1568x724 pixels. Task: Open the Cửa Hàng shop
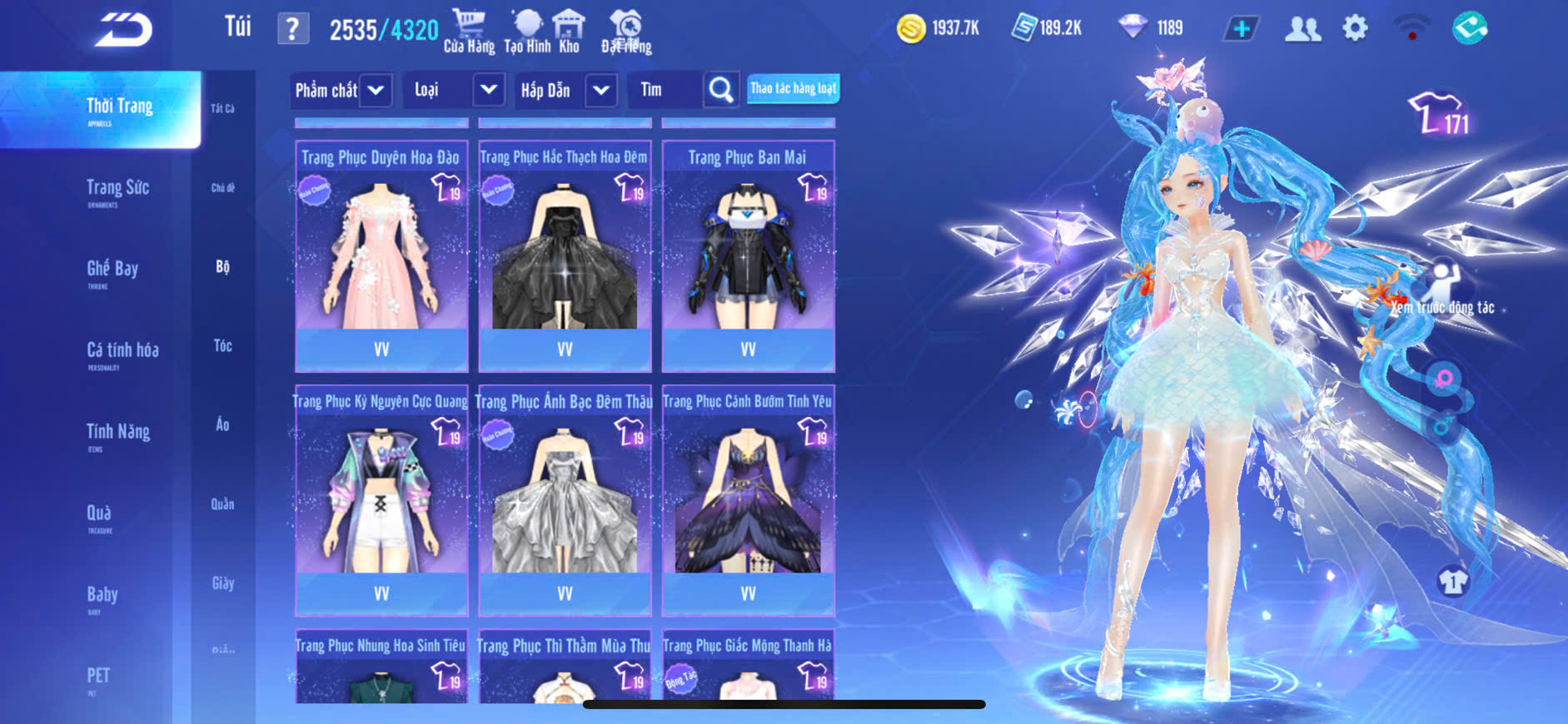click(469, 32)
